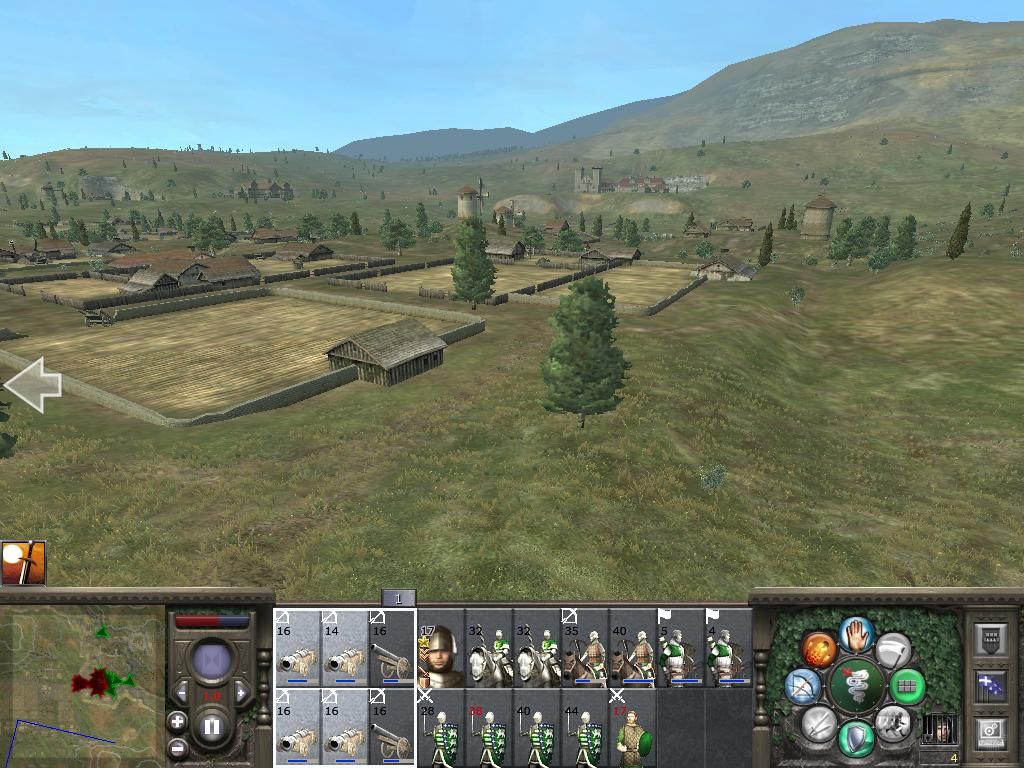Toggle run mode (running figure icon)
The height and width of the screenshot is (768, 1024).
coord(892,722)
